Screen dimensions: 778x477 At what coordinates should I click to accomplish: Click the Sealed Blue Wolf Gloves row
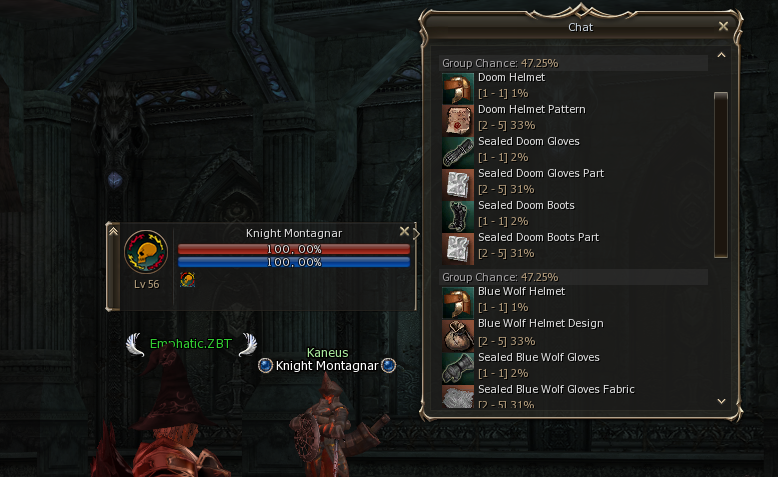(539, 356)
